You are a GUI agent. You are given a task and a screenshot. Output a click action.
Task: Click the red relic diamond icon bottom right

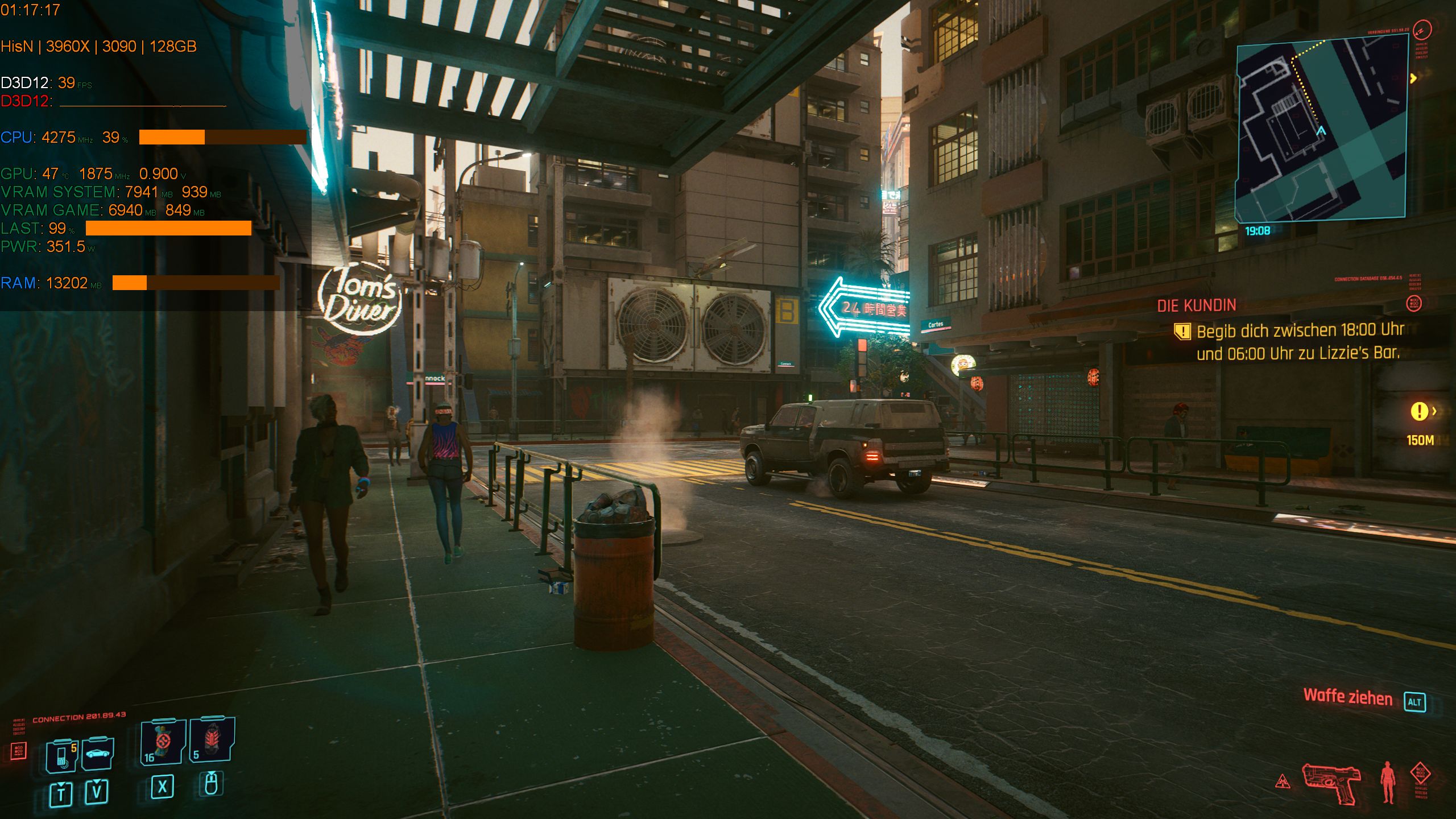[1421, 772]
